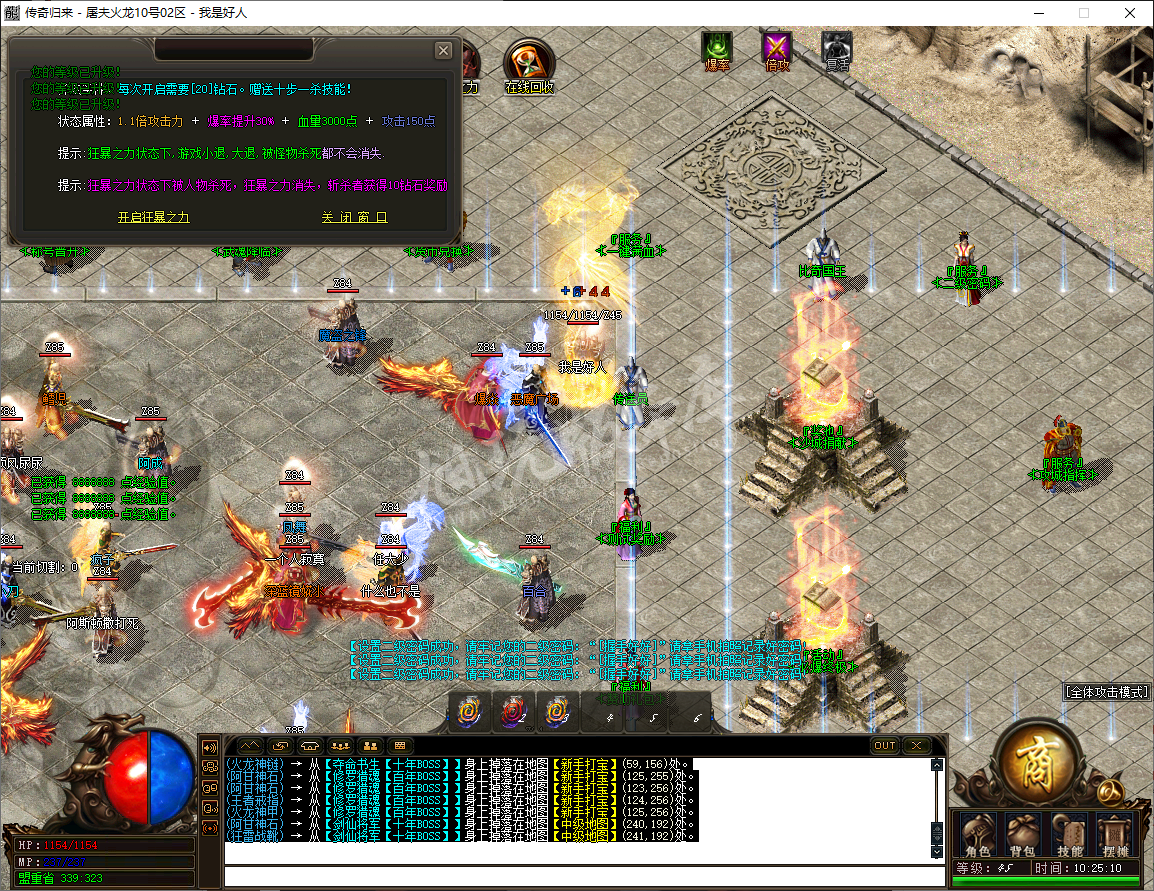Open the 摆摊 stall button
The image size is (1154, 891).
click(1114, 834)
